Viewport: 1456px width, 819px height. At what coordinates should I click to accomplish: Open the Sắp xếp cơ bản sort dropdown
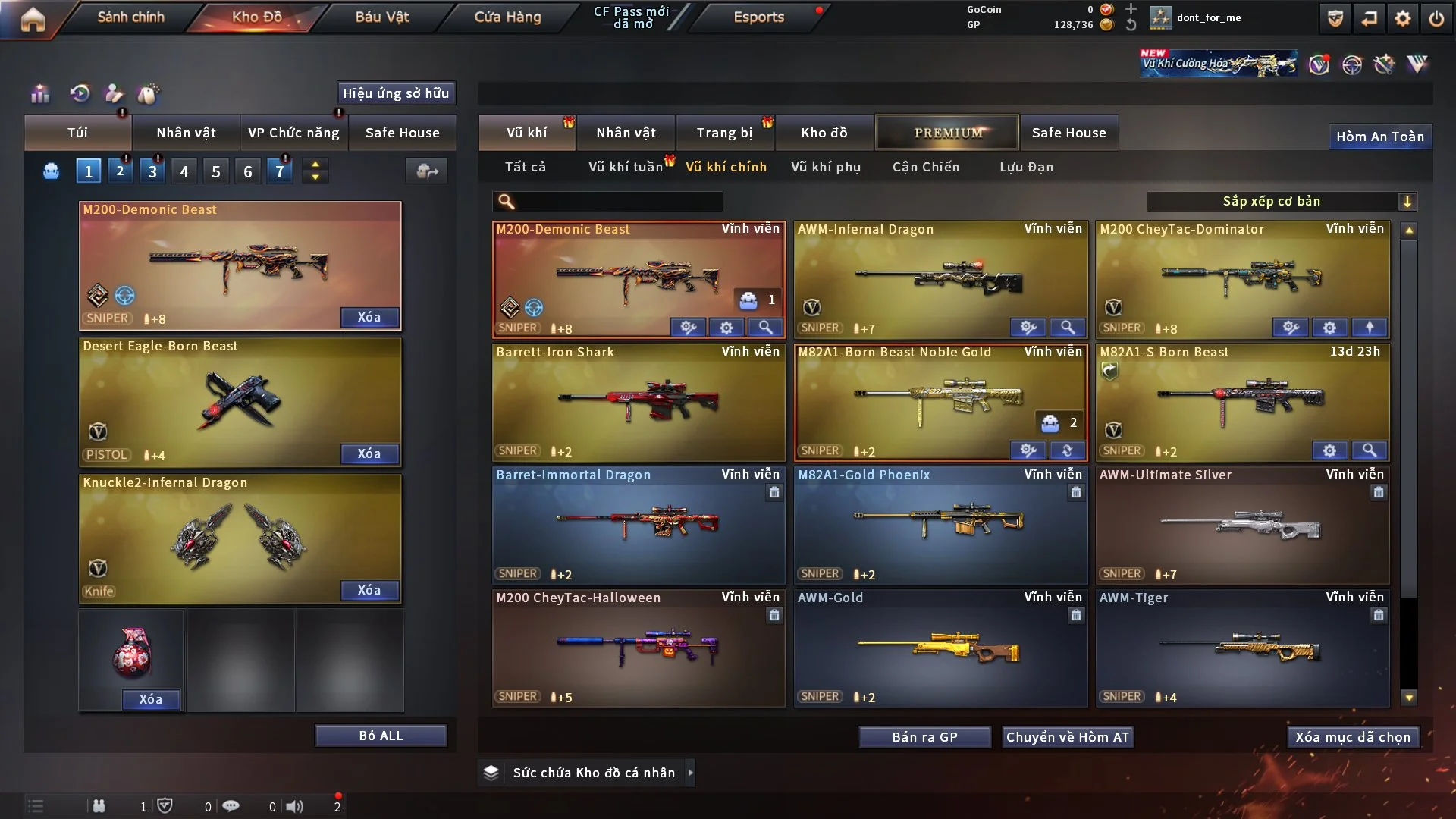[1281, 201]
